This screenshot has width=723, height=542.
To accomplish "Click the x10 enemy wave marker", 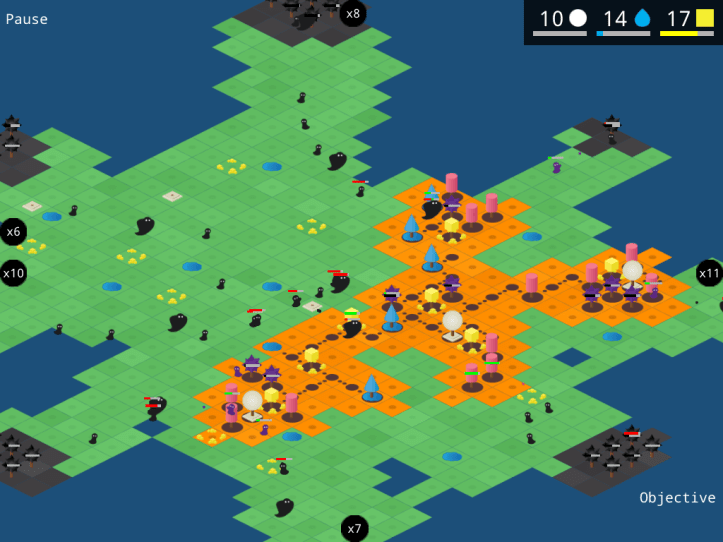I will (x=13, y=272).
